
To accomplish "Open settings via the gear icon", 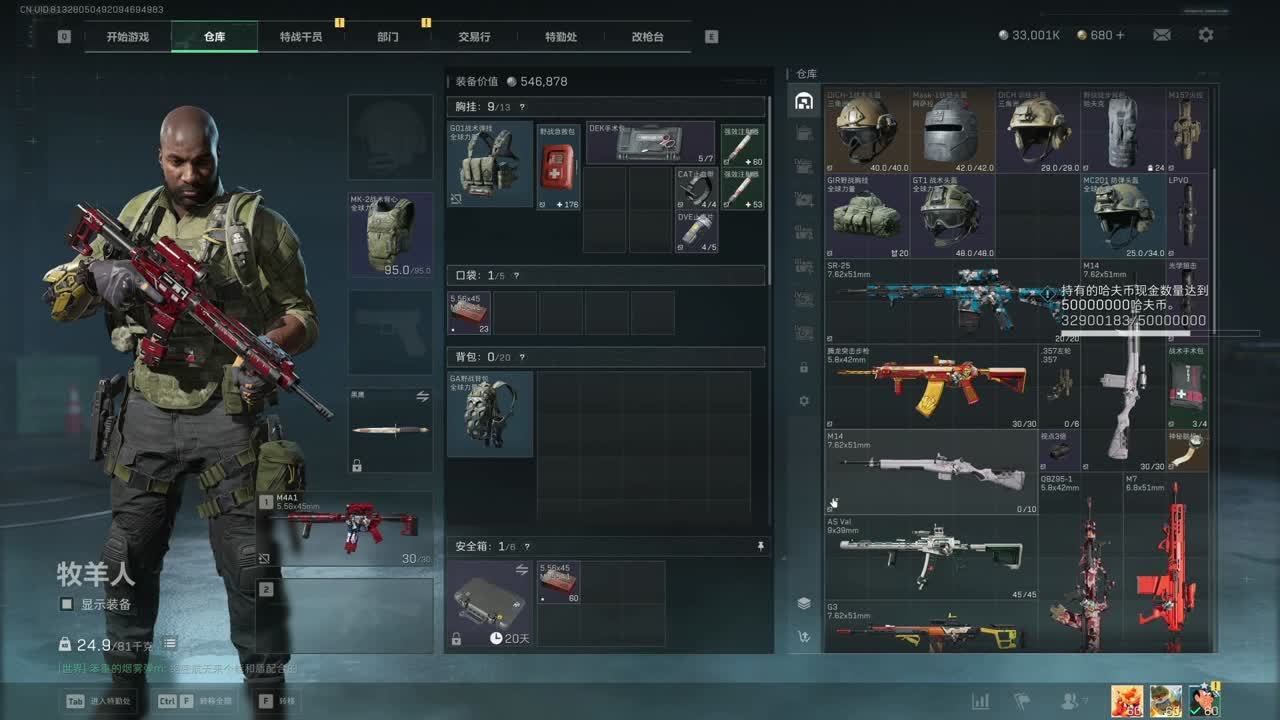I will coord(1206,35).
